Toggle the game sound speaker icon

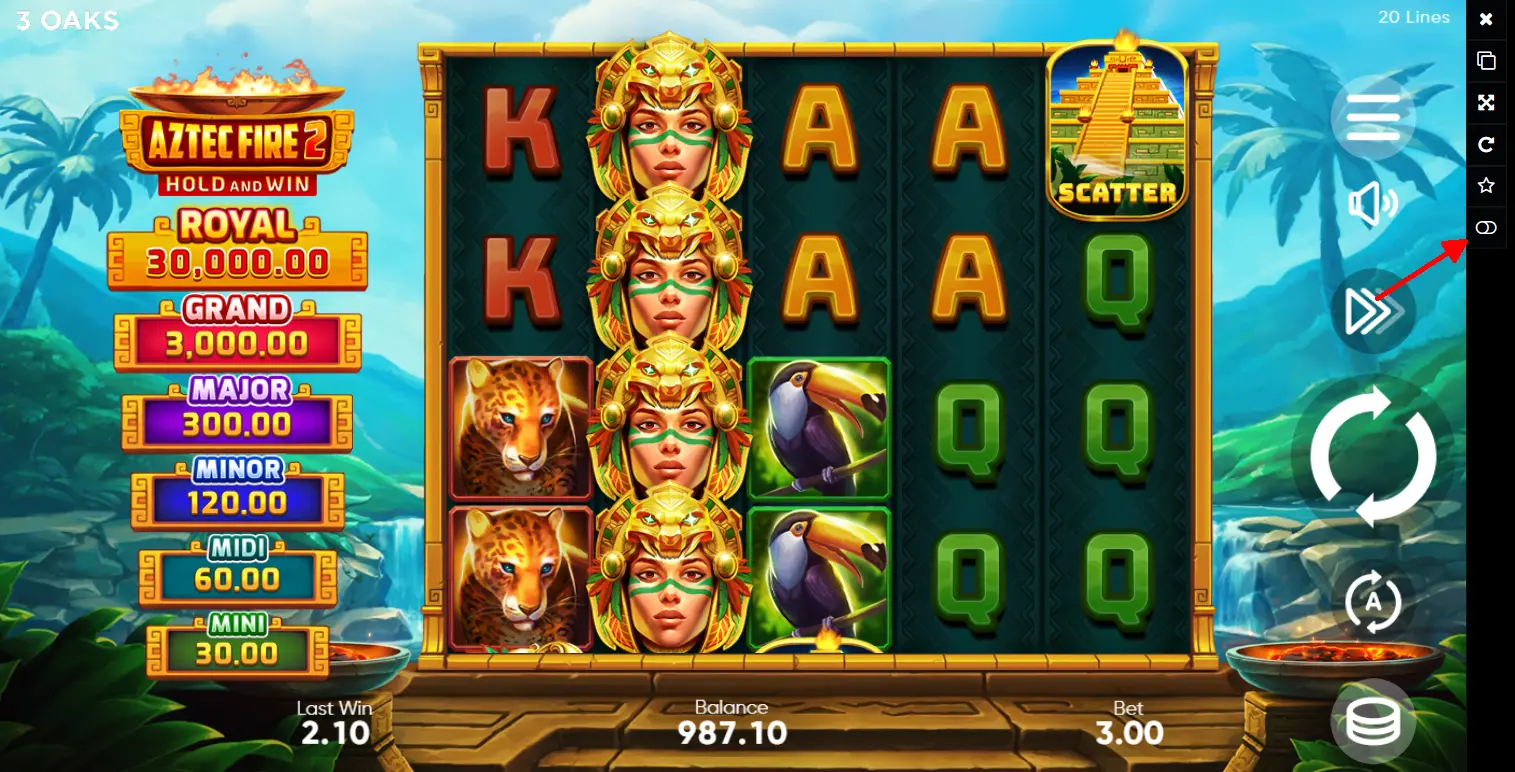click(1373, 205)
